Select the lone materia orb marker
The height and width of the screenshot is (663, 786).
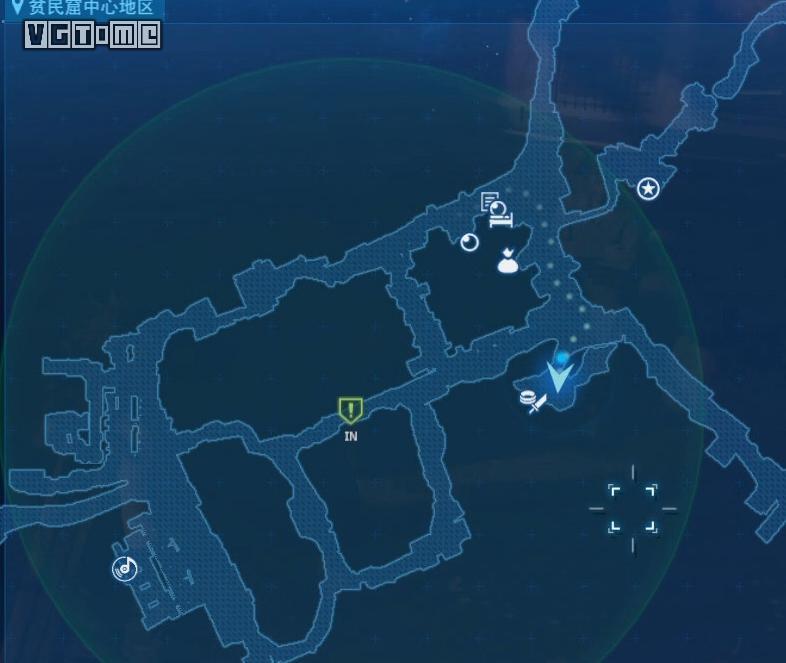(x=470, y=242)
